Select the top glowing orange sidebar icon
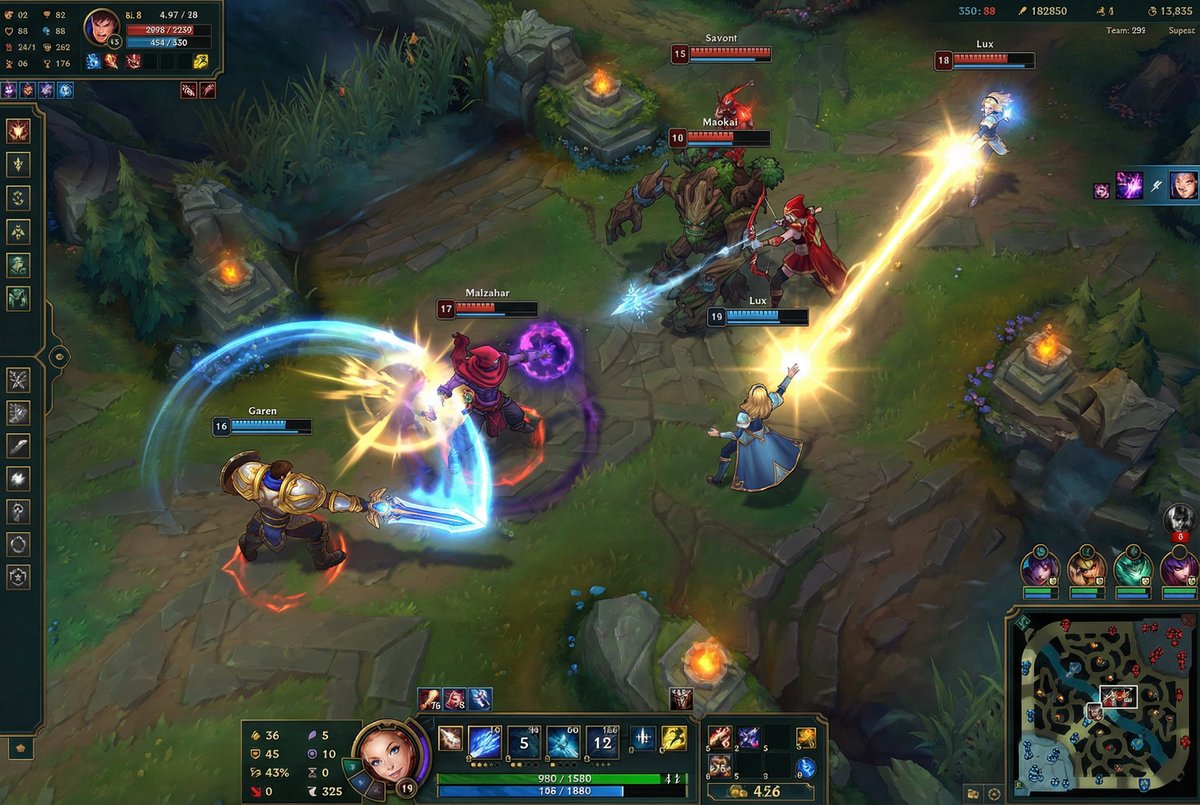This screenshot has height=805, width=1200. pyautogui.click(x=18, y=131)
